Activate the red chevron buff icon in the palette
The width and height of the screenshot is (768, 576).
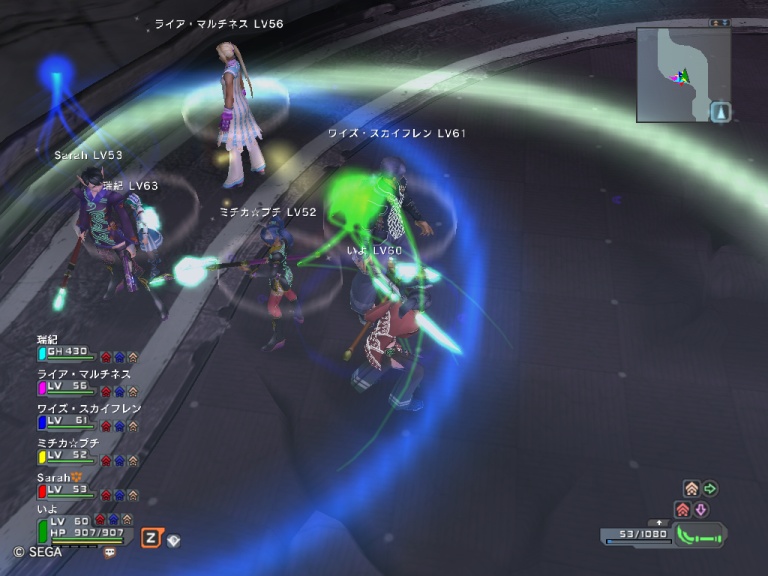coord(683,510)
